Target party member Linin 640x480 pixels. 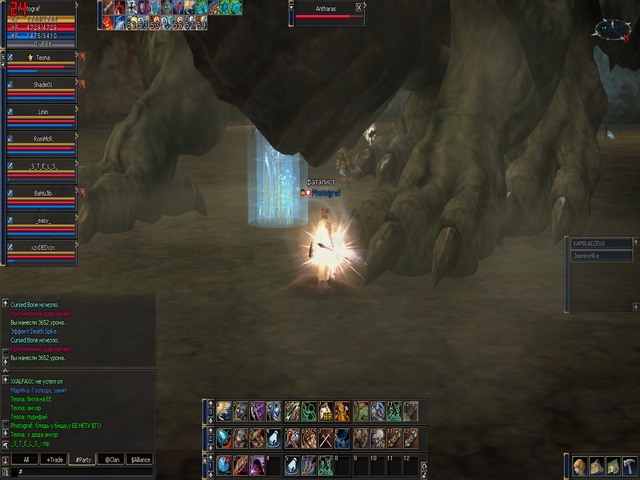pos(41,112)
